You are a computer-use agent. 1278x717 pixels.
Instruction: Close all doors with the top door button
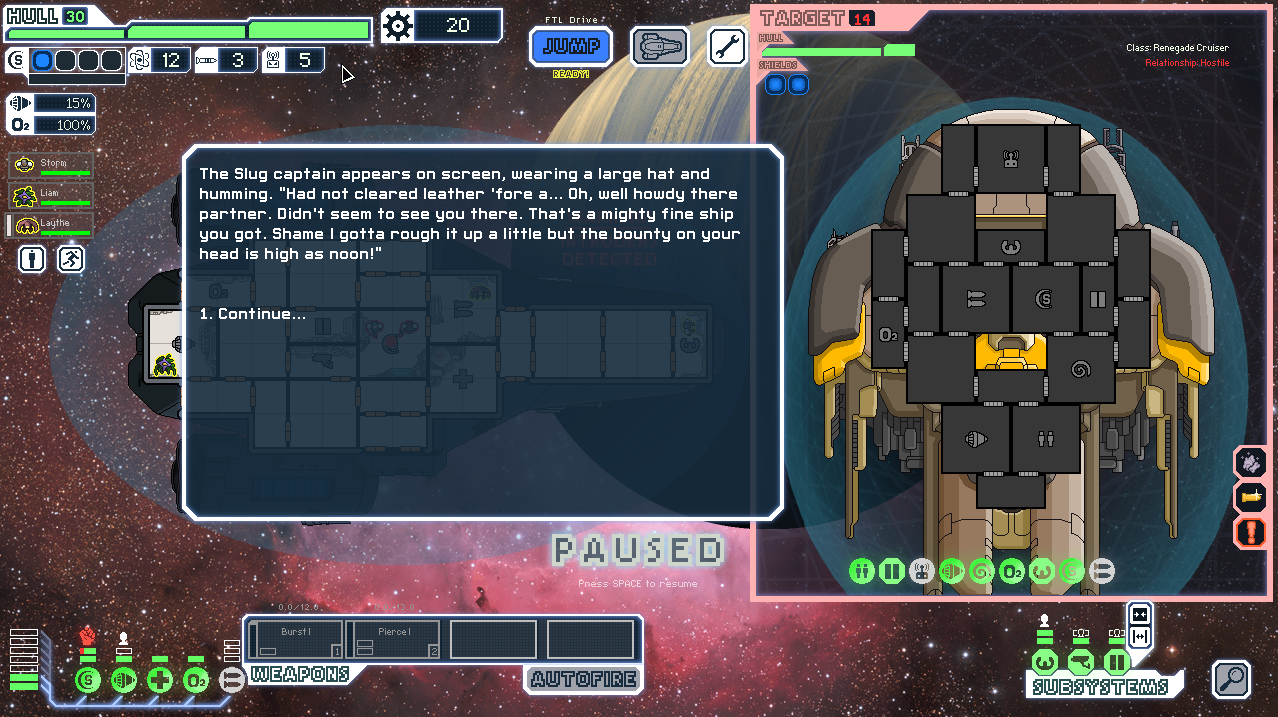(x=1139, y=614)
